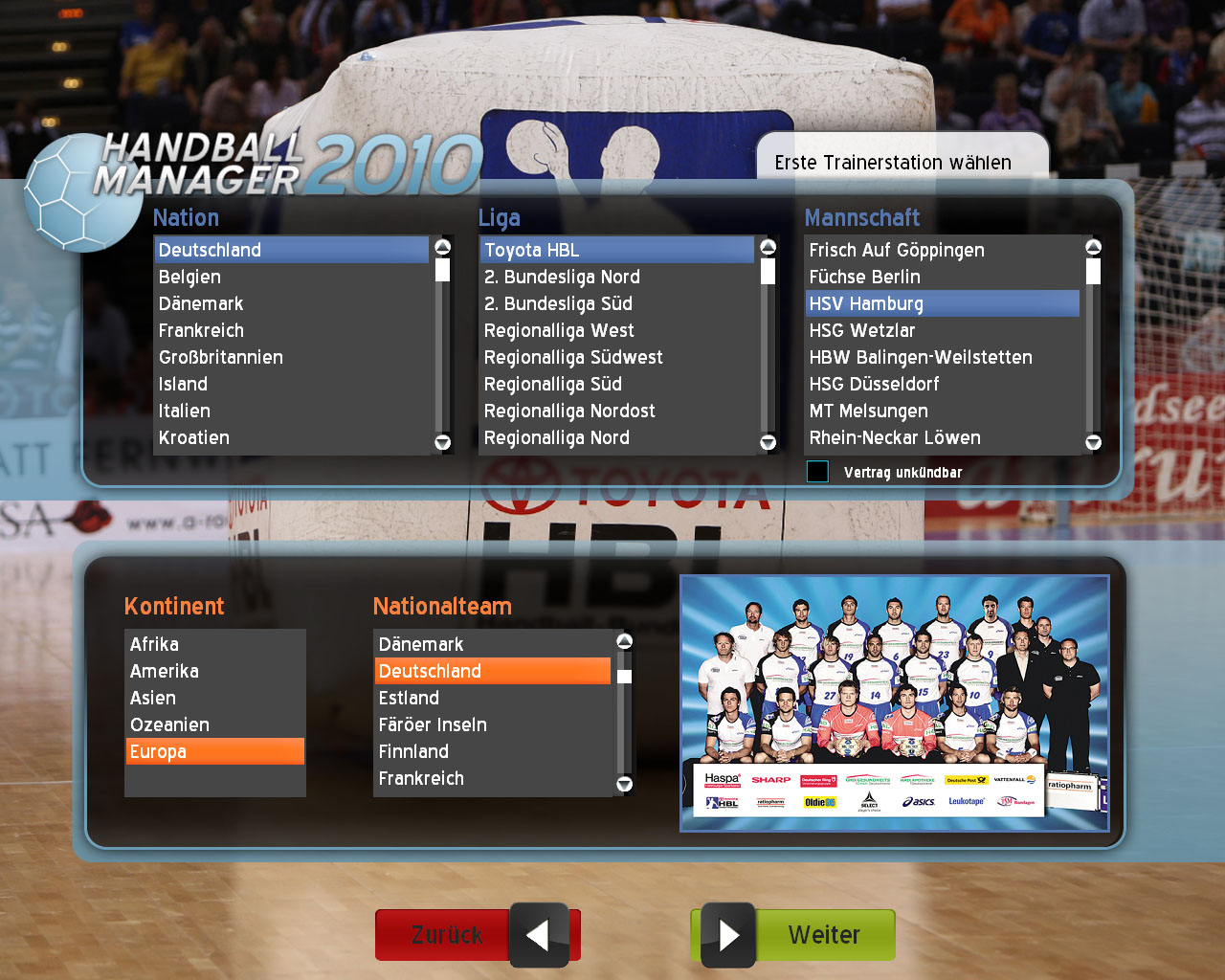This screenshot has height=980, width=1225.
Task: Choose Rhein-Neckar Löwen as team
Action: (895, 438)
